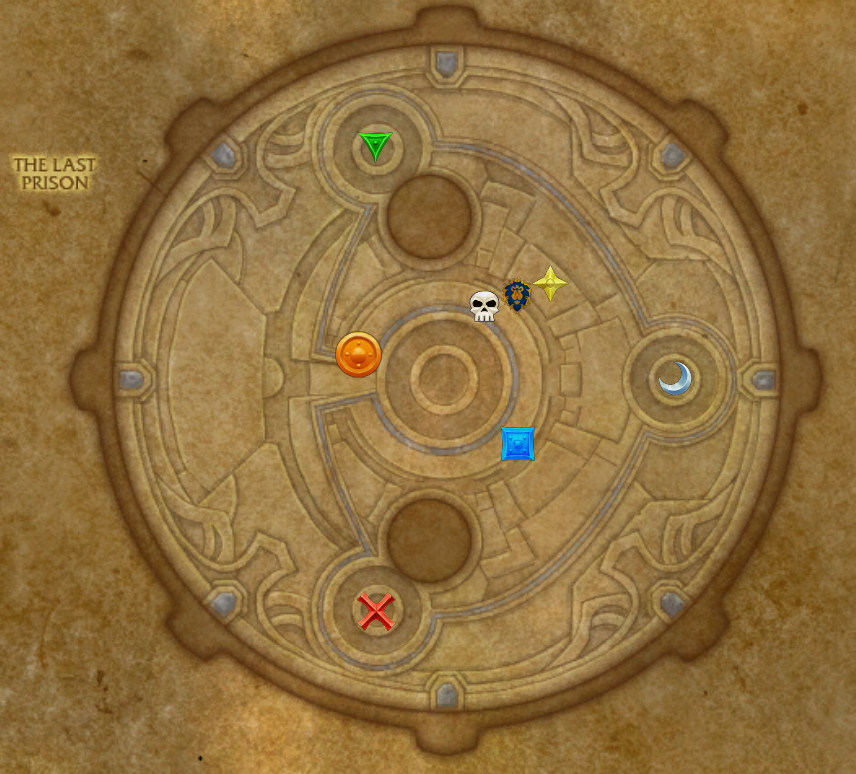Click the Alliance lion crest icon

click(x=517, y=295)
